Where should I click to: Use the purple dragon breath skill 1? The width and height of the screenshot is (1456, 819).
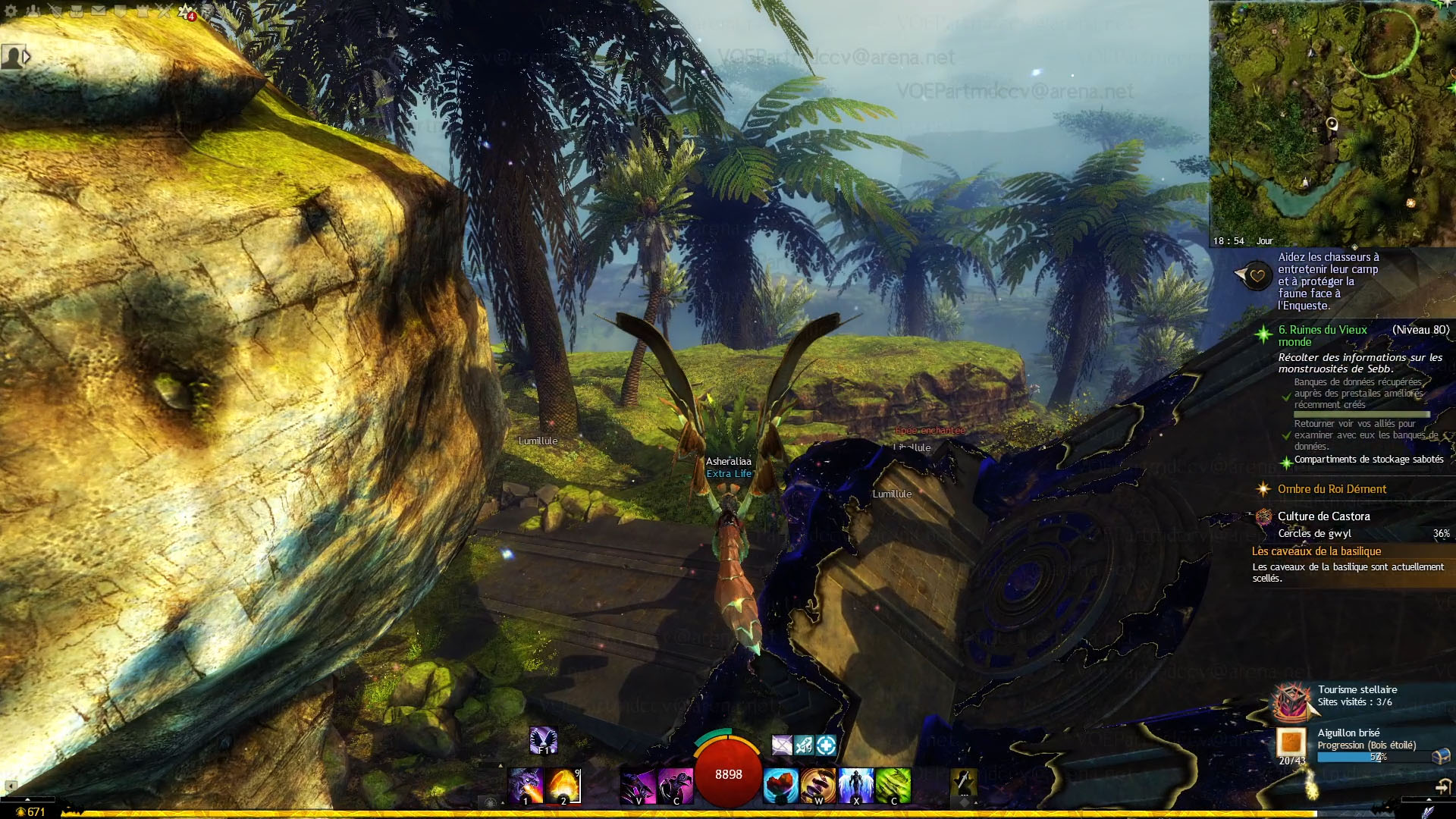526,785
